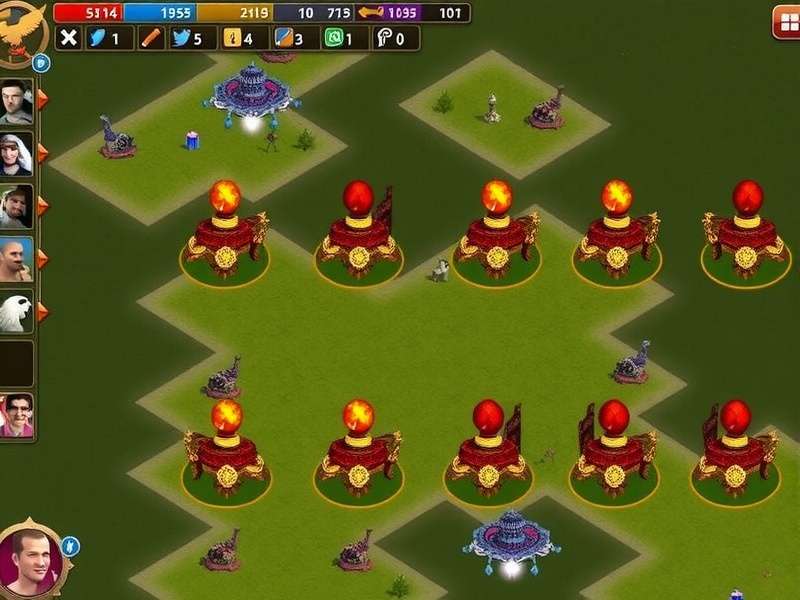The image size is (800, 600).
Task: Pick the glasses-wearing portrait in pink
Action: click(x=17, y=414)
